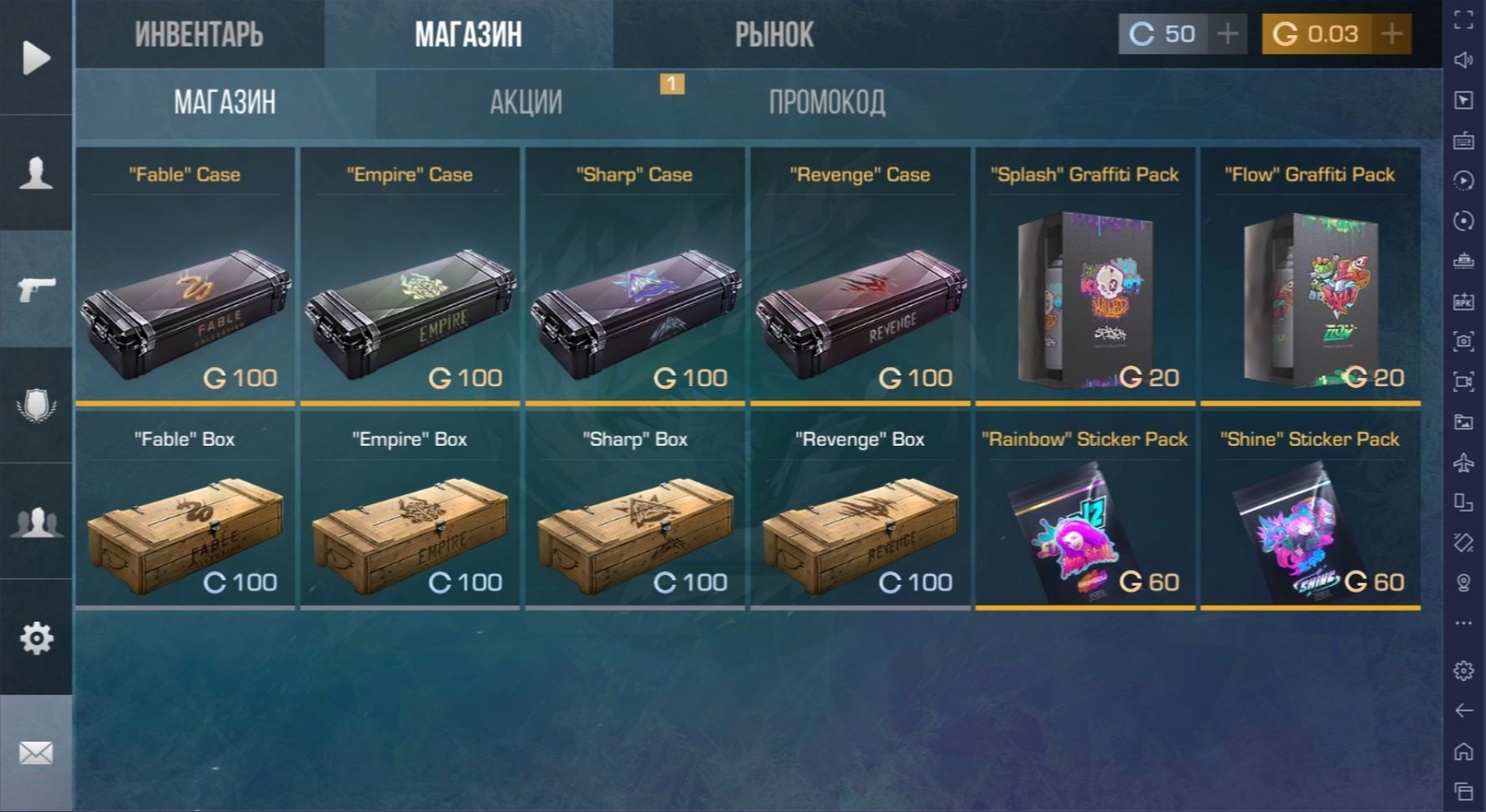This screenshot has width=1486, height=812.
Task: Add silver coins with the plus button
Action: coord(1228,34)
